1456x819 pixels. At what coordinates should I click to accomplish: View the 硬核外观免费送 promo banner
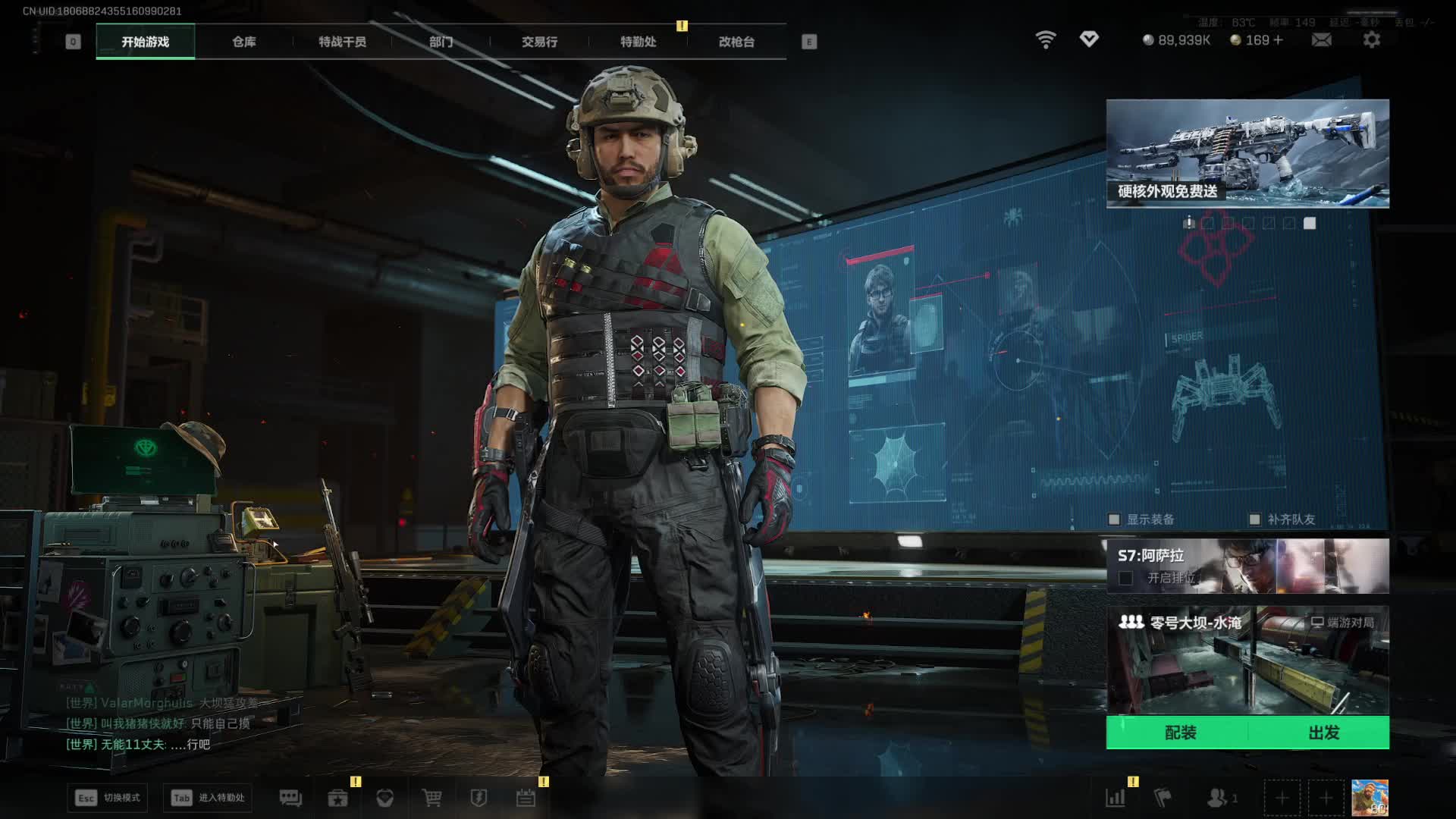(1247, 153)
